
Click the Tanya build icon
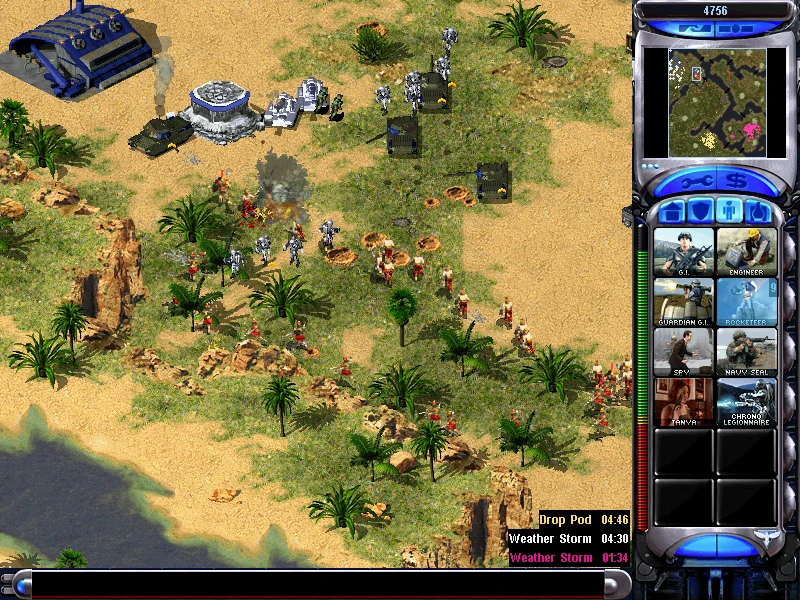684,401
